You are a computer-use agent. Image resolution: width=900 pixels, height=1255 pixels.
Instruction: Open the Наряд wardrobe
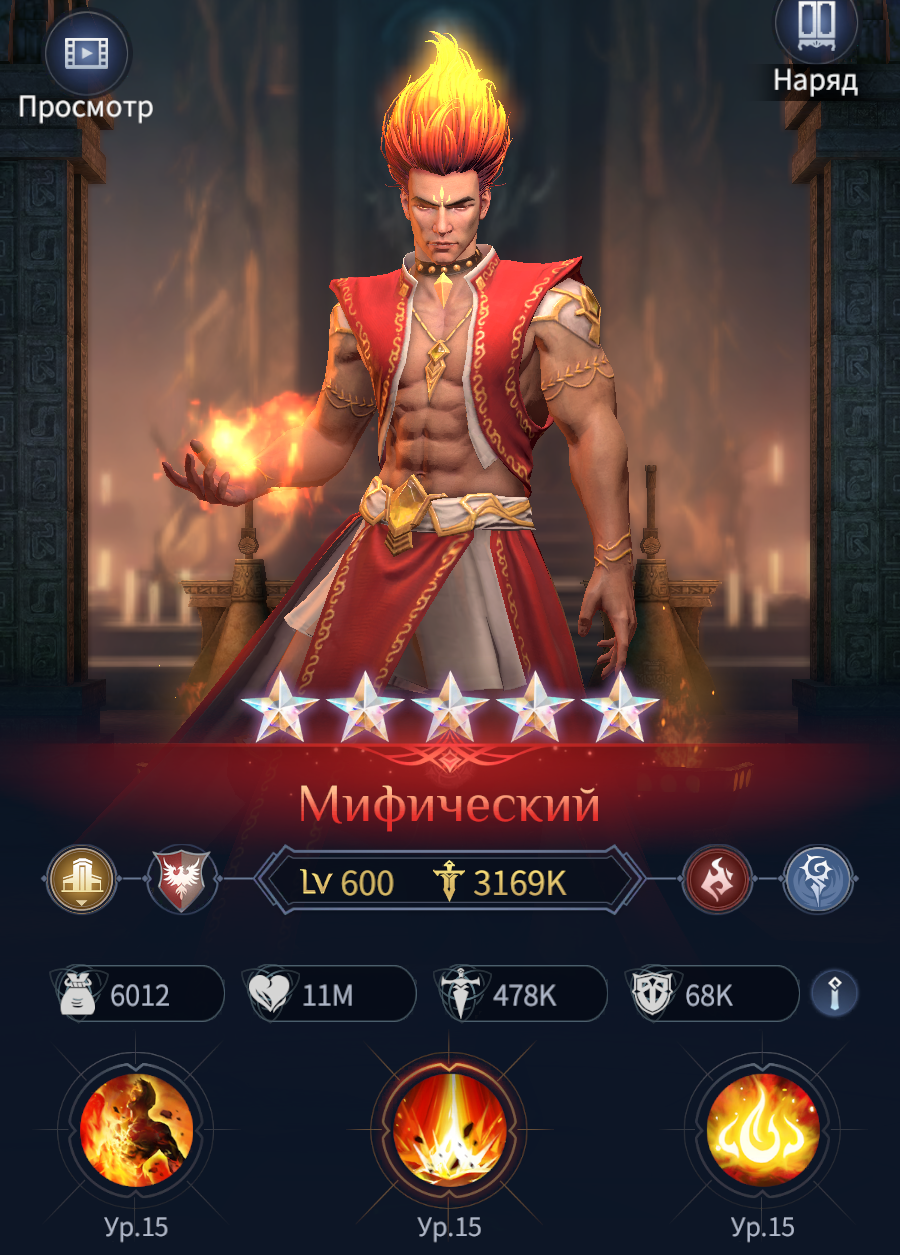pyautogui.click(x=816, y=30)
